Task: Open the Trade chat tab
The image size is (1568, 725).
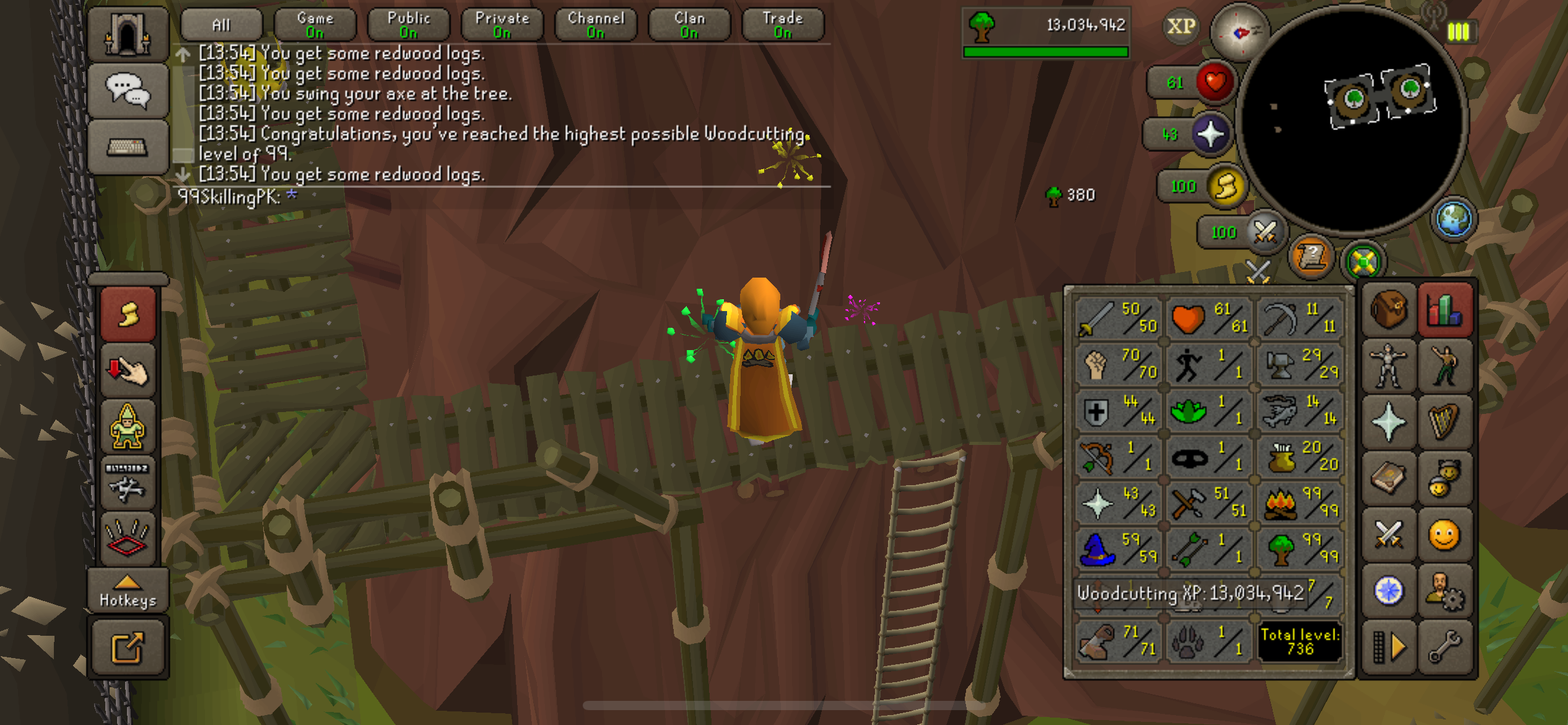Action: click(782, 25)
